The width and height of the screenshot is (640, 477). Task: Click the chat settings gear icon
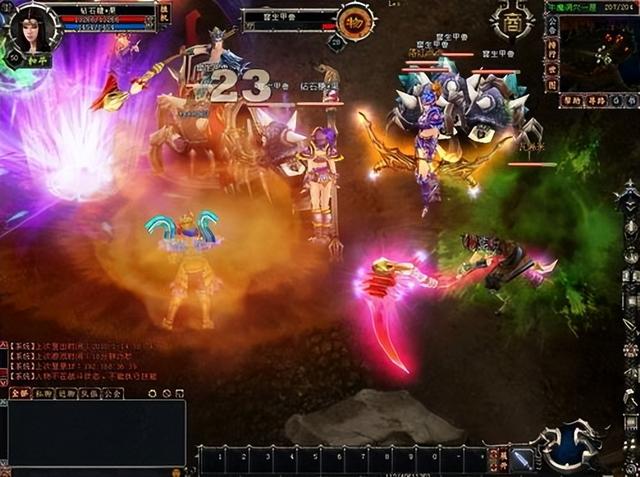pyautogui.click(x=152, y=393)
